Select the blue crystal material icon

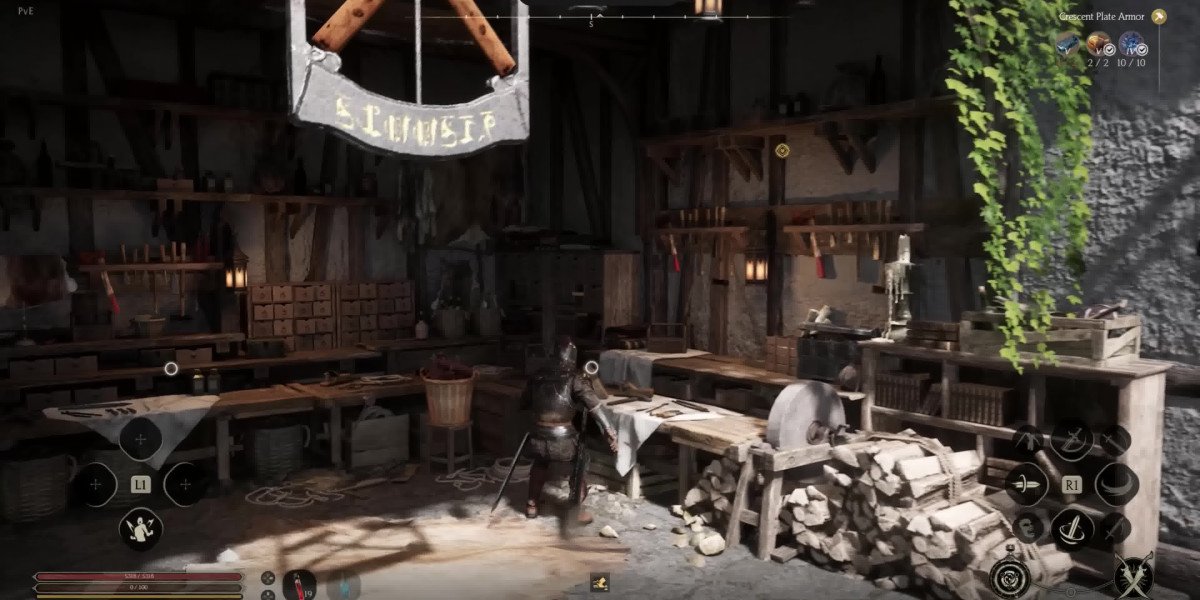tap(1131, 43)
